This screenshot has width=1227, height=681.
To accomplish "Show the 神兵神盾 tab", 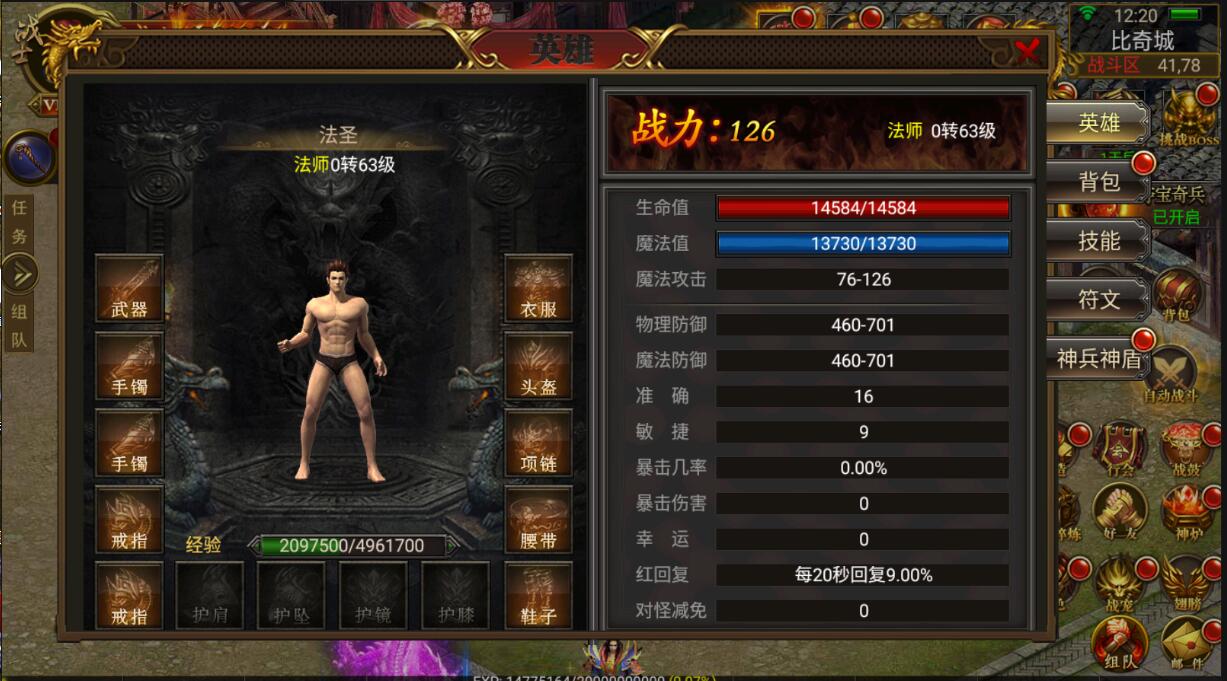I will click(x=1098, y=358).
